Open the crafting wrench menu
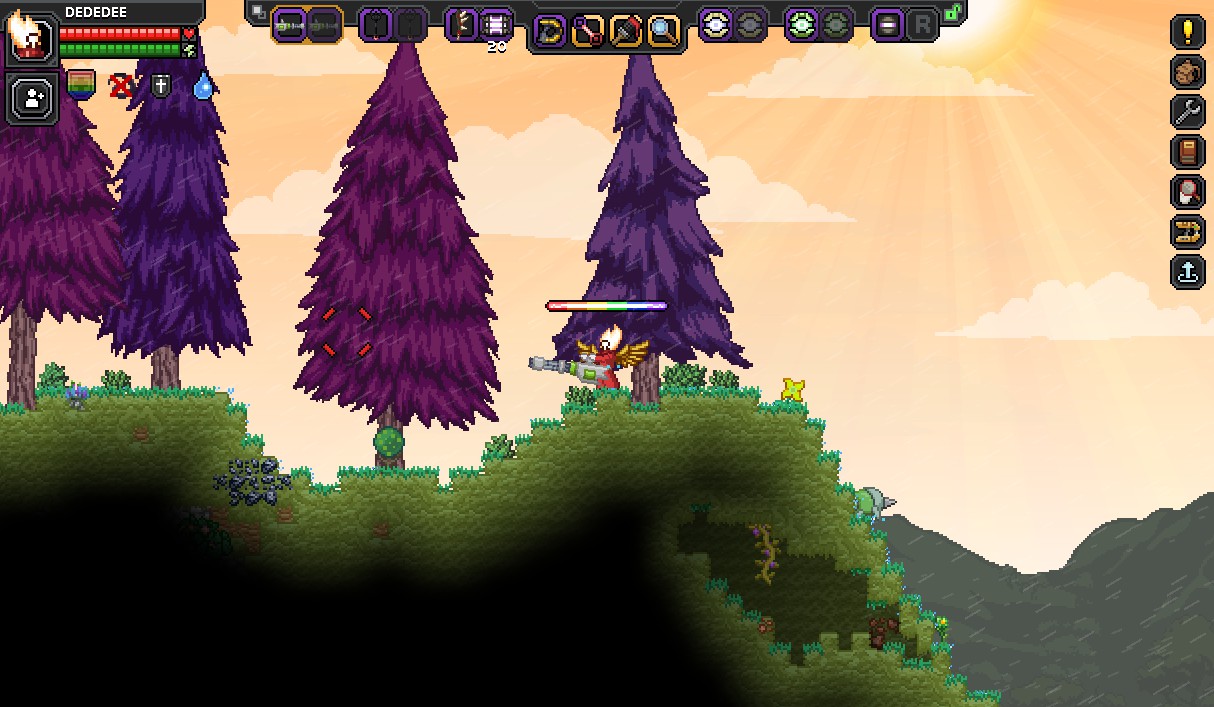The height and width of the screenshot is (707, 1214). point(1187,111)
